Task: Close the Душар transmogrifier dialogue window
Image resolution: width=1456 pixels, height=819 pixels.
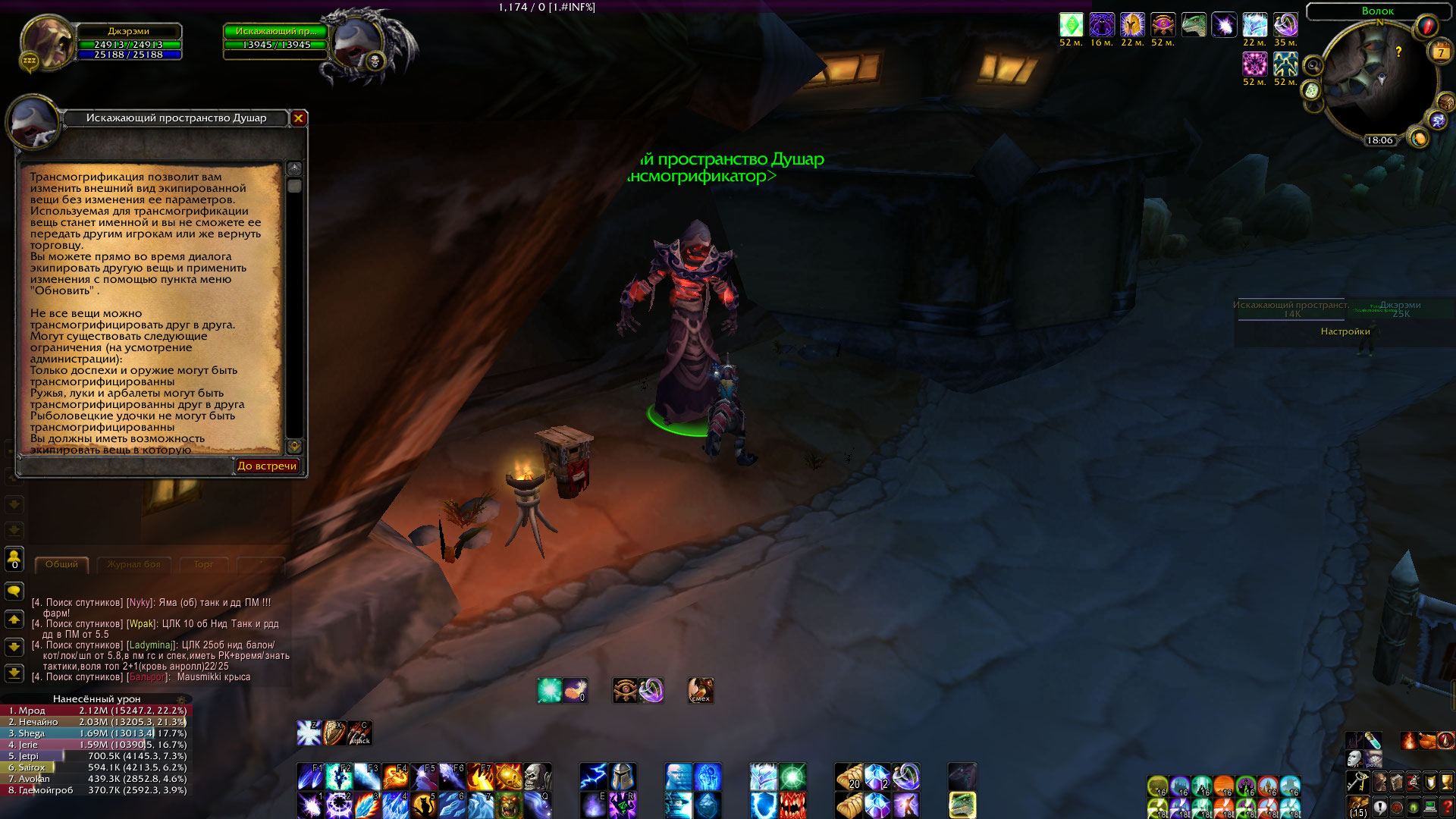Action: (299, 118)
